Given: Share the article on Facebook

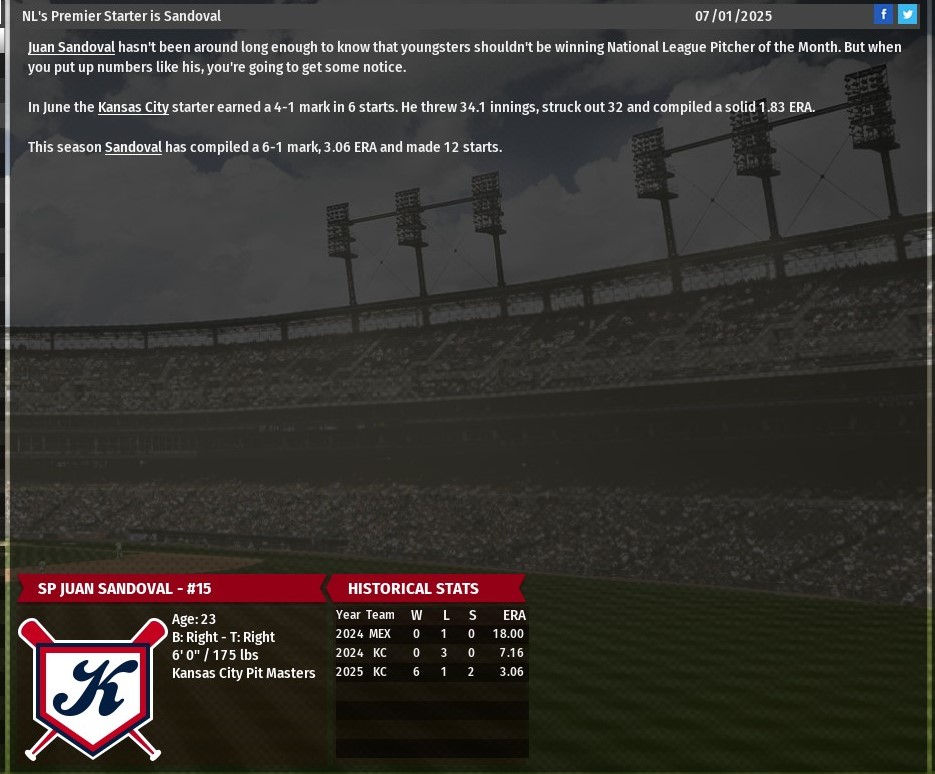Looking at the screenshot, I should (x=883, y=14).
